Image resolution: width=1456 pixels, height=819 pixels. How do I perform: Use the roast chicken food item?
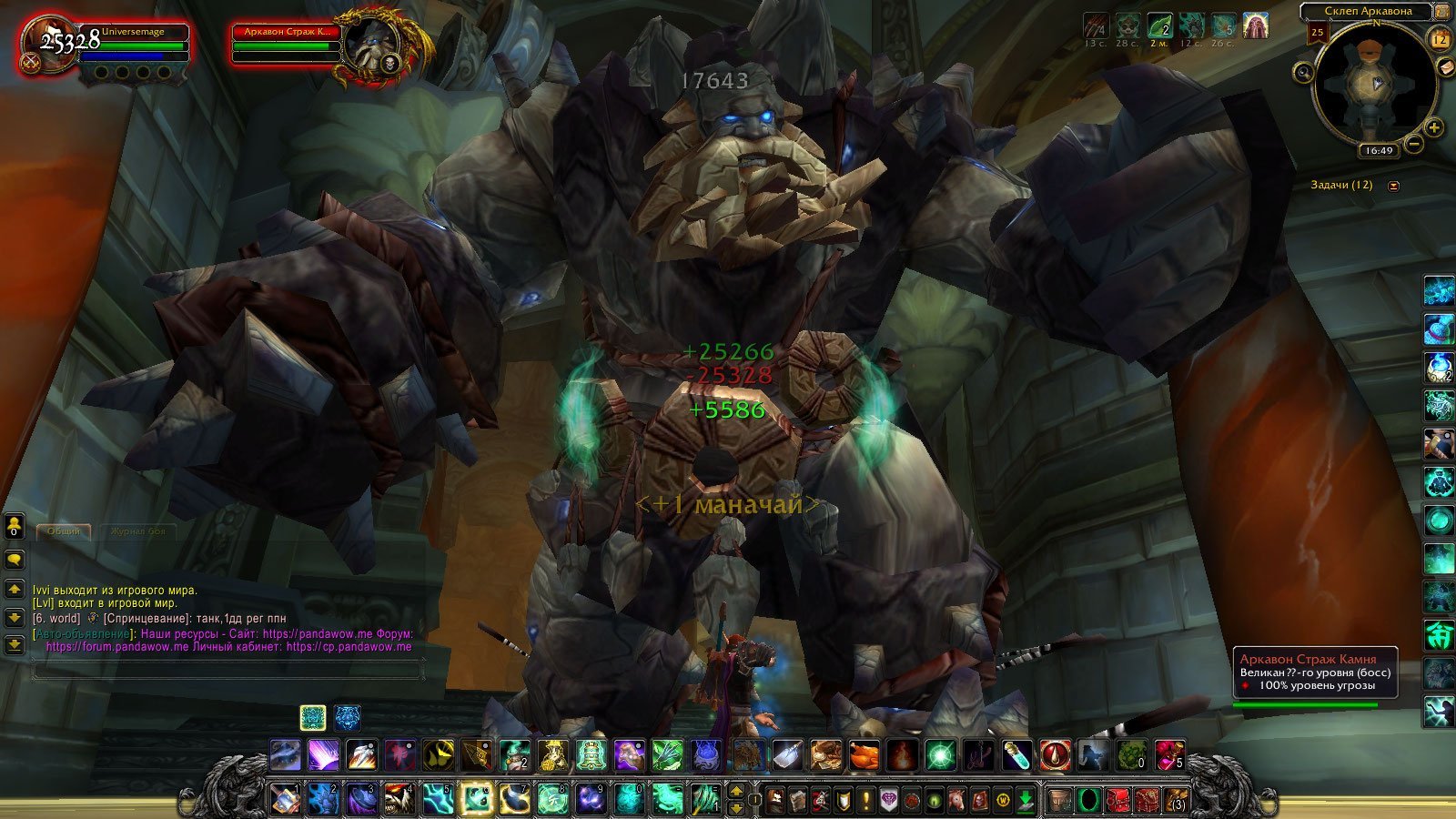click(x=864, y=755)
